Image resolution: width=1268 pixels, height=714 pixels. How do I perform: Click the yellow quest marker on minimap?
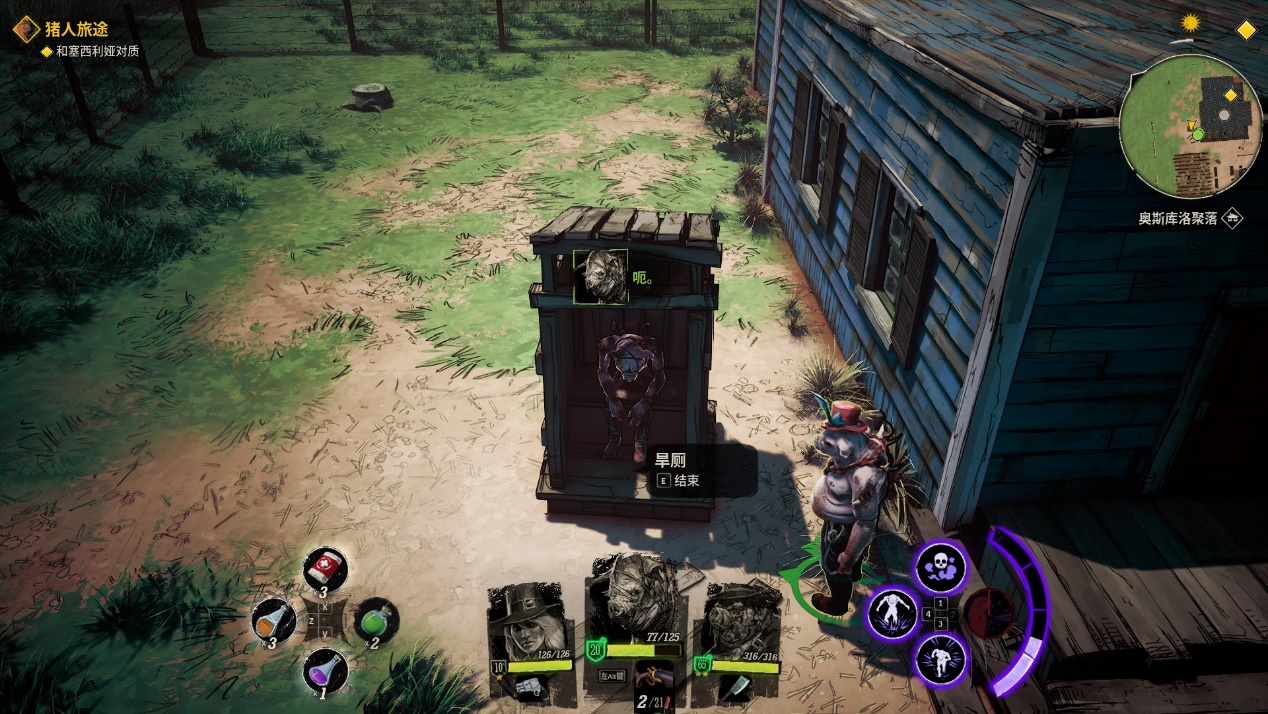click(x=1230, y=96)
